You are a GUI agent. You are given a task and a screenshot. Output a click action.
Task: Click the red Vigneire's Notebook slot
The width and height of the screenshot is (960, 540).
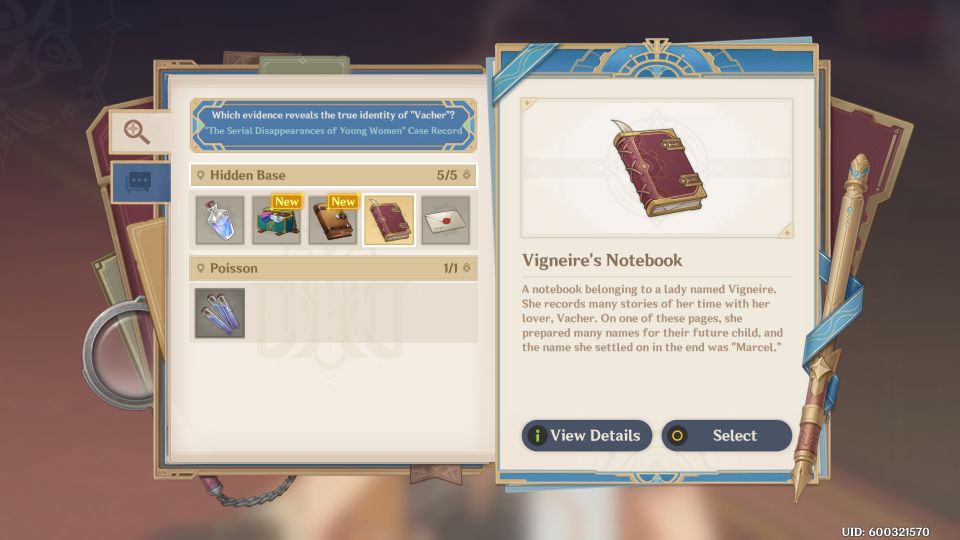[x=389, y=220]
